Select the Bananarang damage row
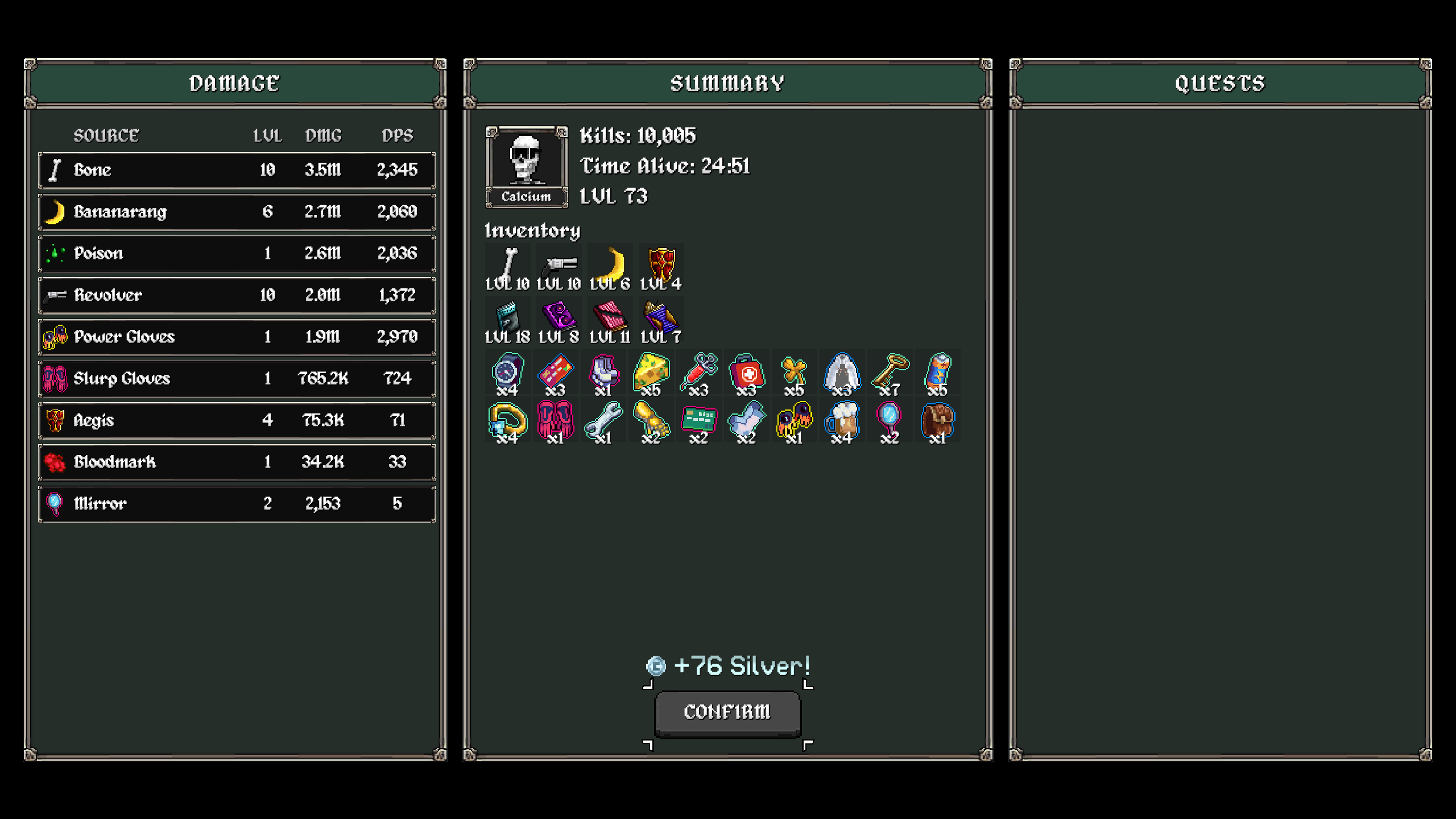 click(x=237, y=212)
